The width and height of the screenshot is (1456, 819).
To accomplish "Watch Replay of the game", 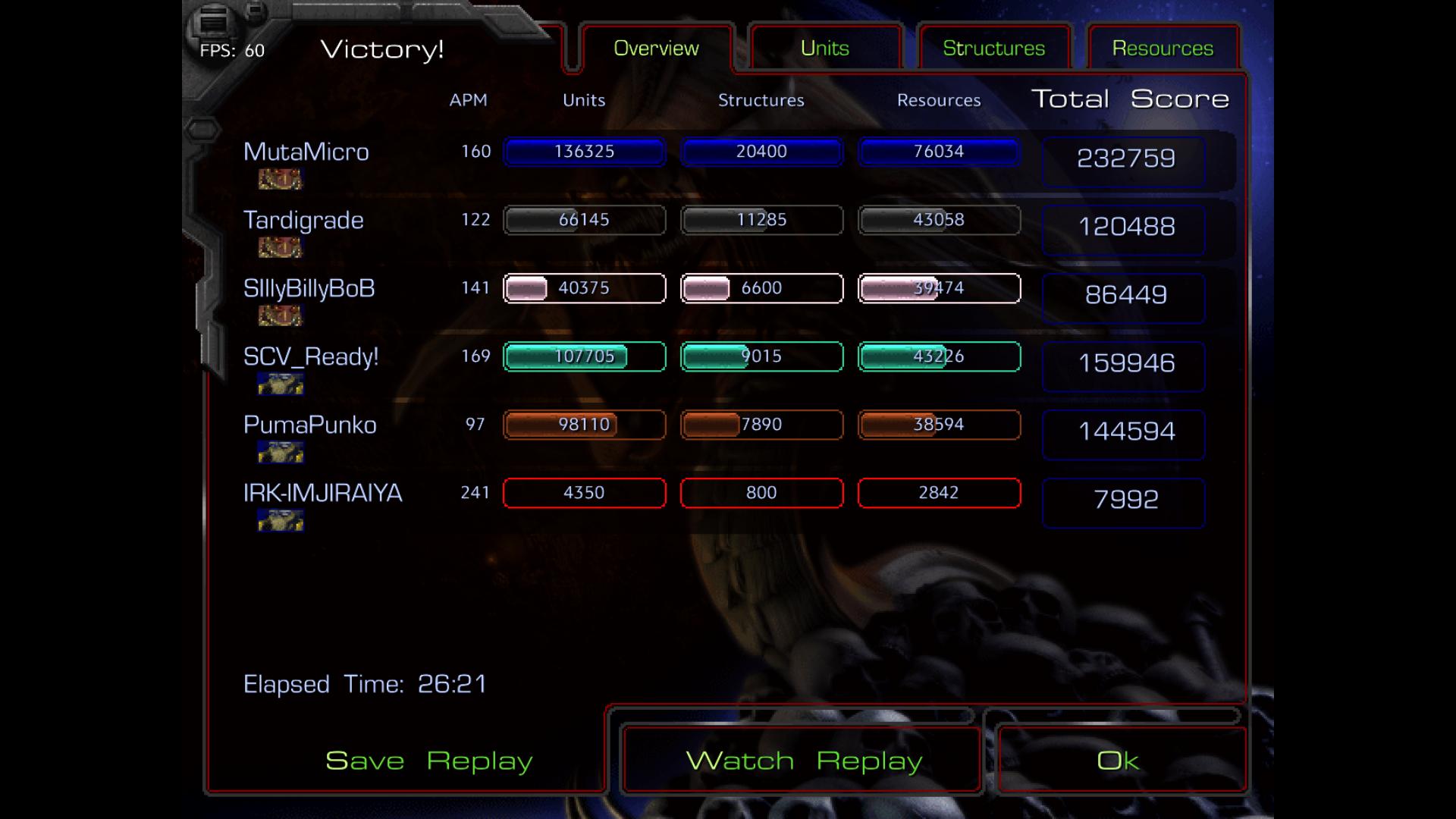I will (803, 761).
